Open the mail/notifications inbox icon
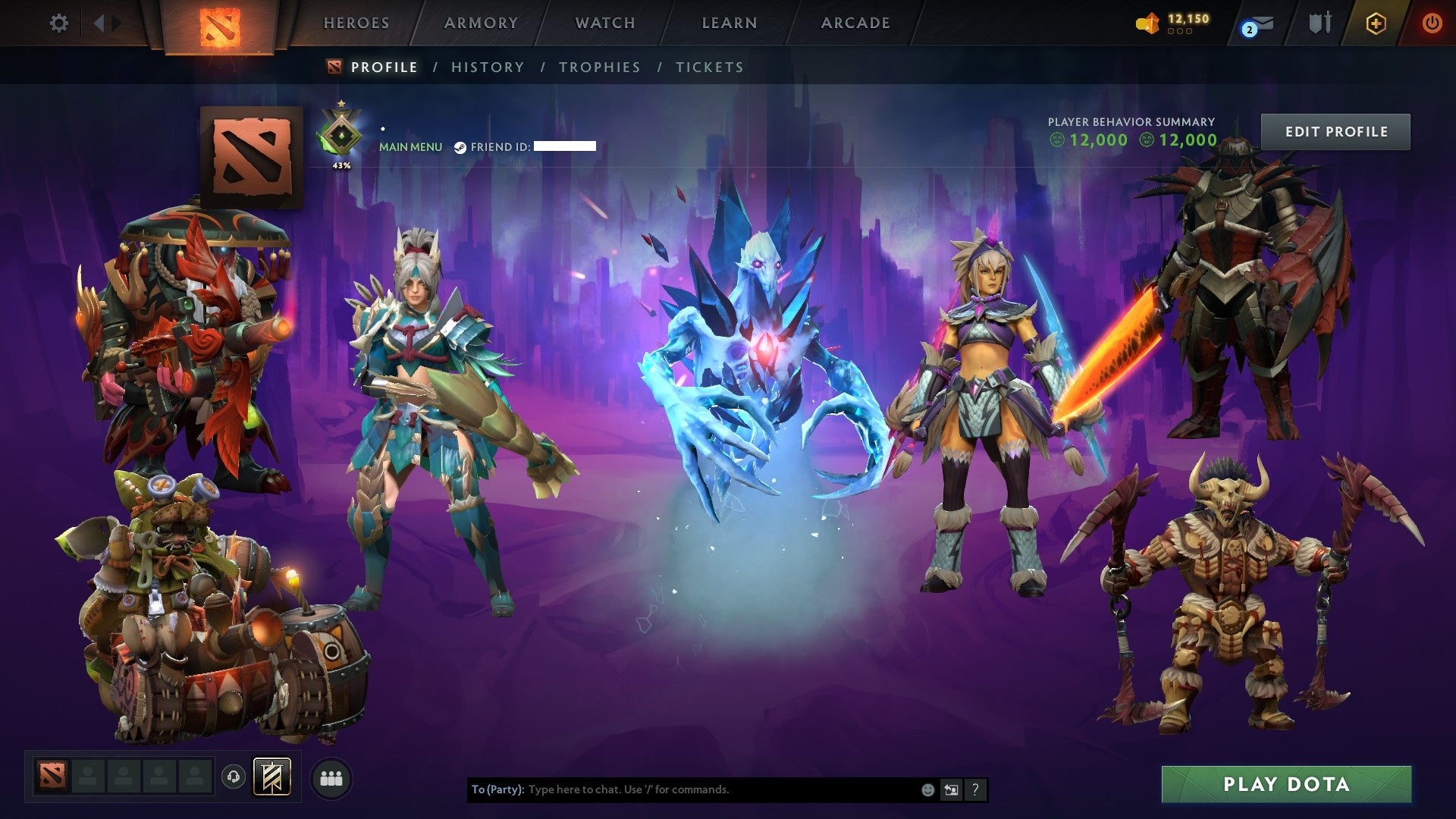Screen dimensions: 1456x819 click(1254, 23)
